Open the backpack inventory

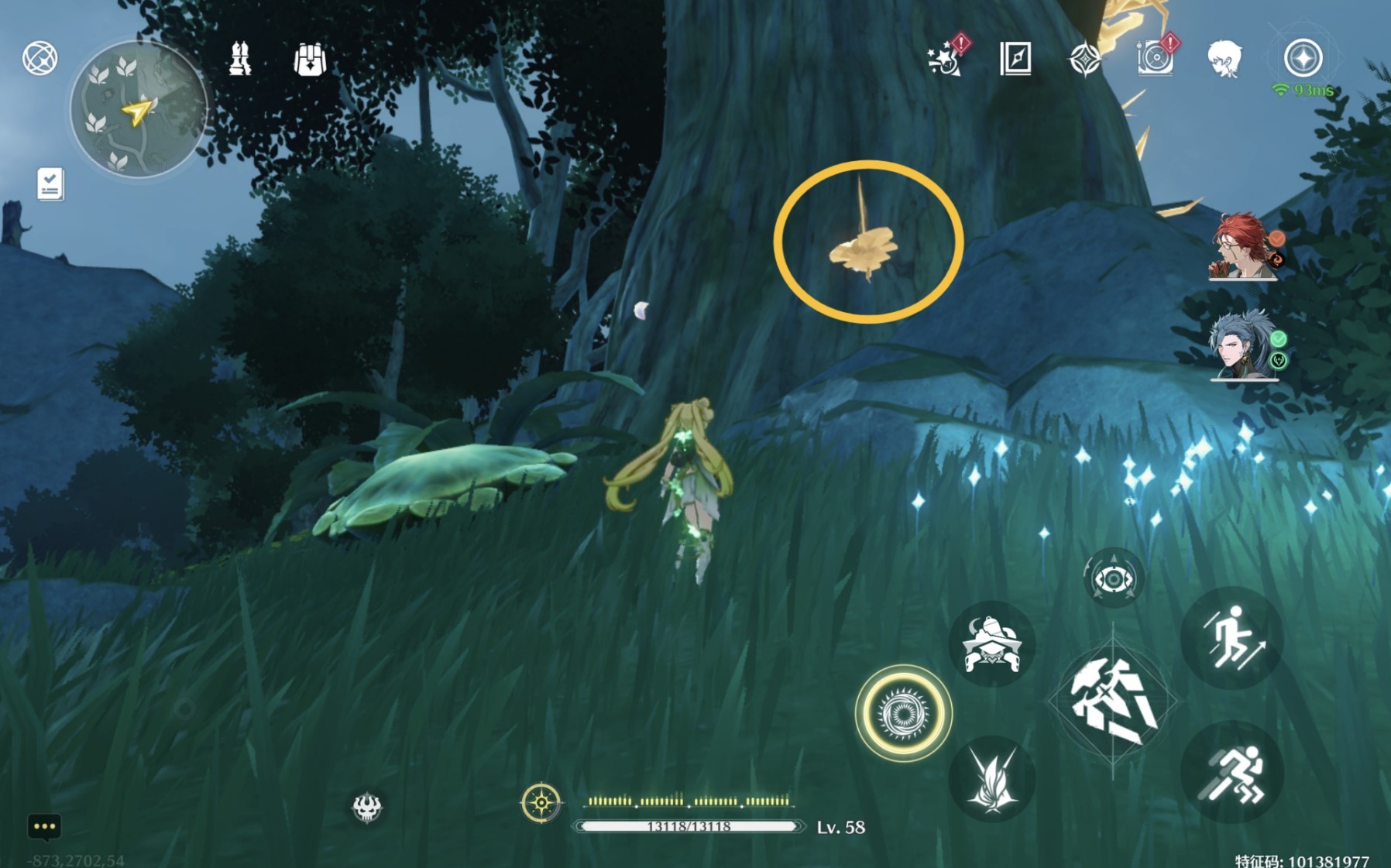[x=310, y=59]
